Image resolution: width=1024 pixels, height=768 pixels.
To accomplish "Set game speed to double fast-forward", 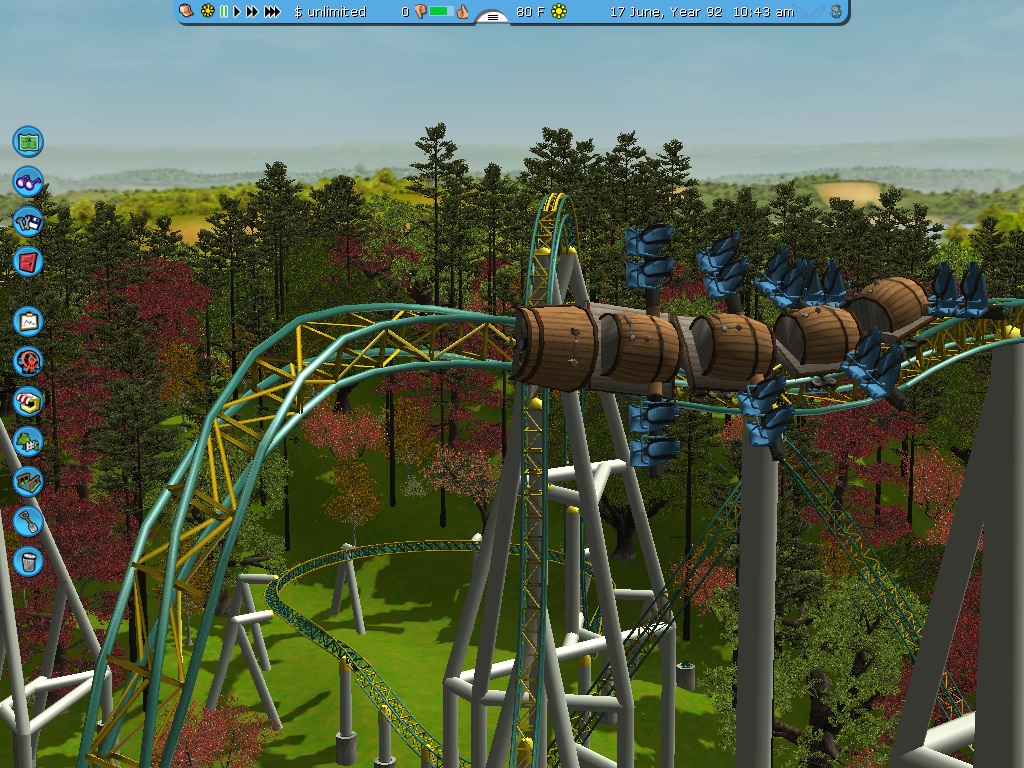I will coord(252,12).
